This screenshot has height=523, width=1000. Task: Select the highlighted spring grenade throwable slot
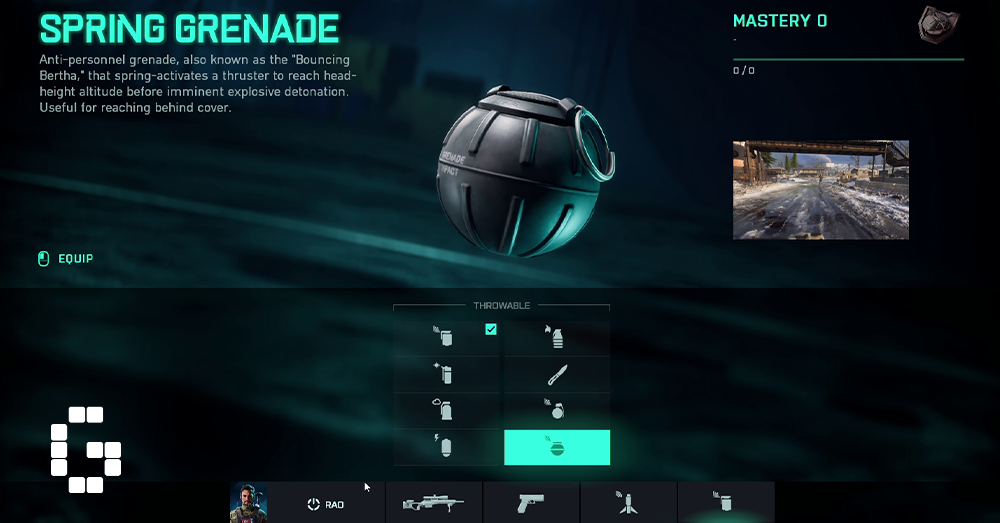click(557, 447)
